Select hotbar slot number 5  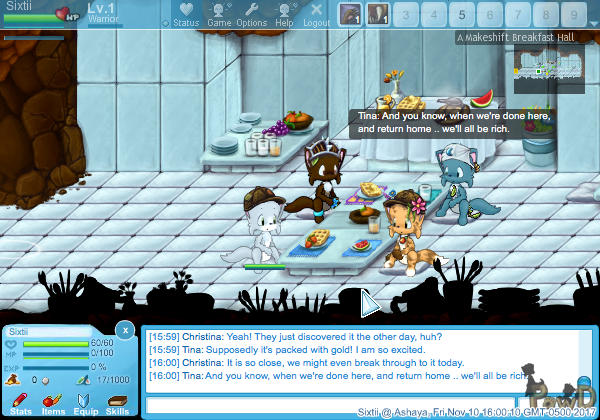click(x=462, y=14)
